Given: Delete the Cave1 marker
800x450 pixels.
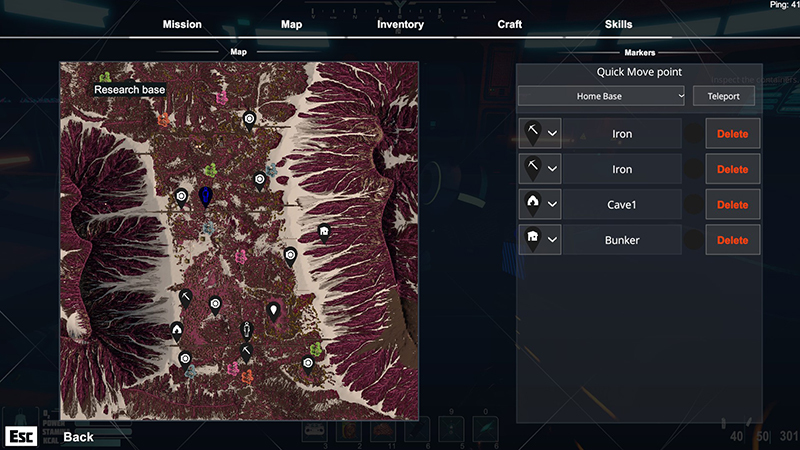Looking at the screenshot, I should (x=732, y=205).
